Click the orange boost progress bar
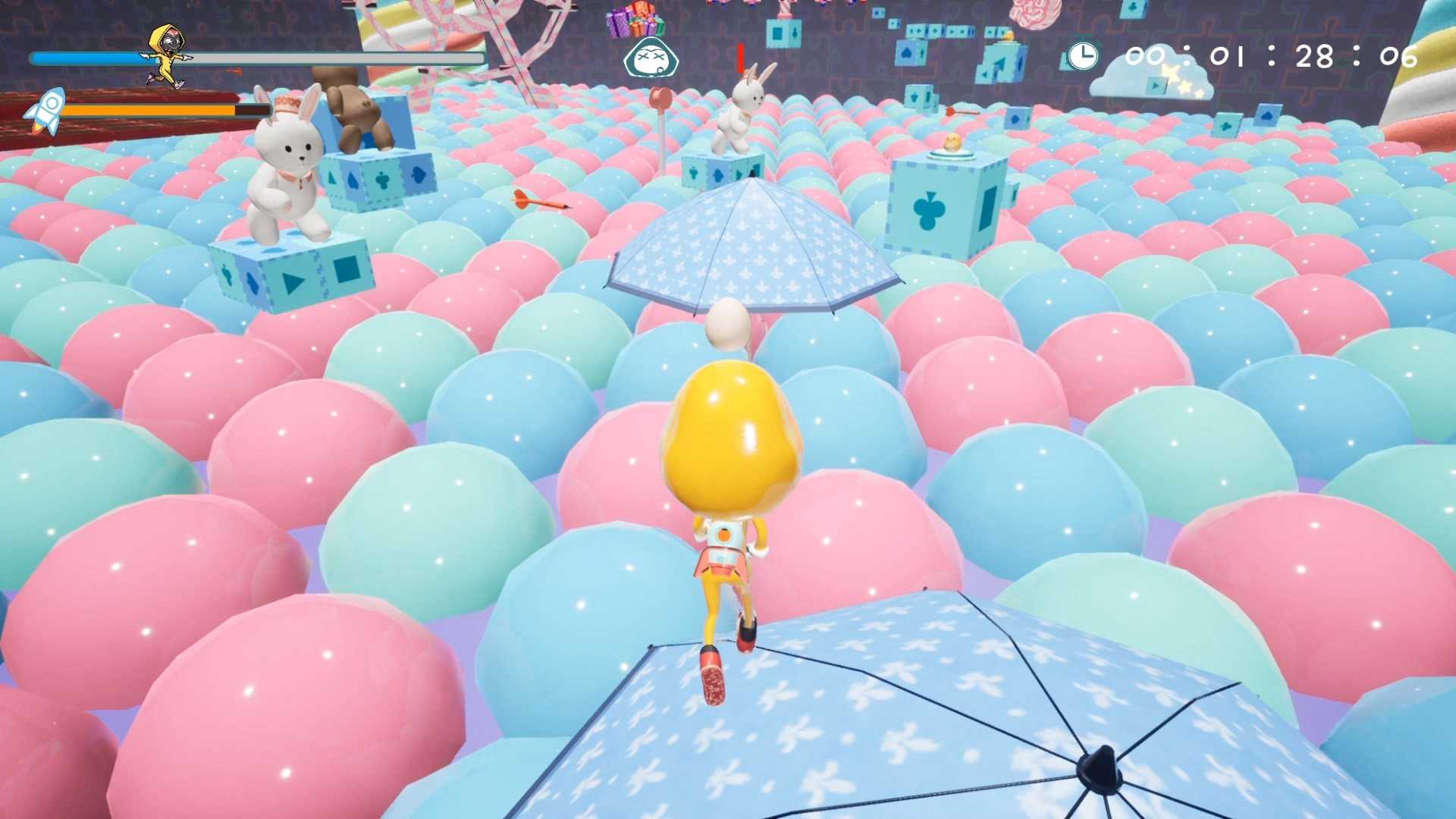Viewport: 1456px width, 819px height. (x=152, y=108)
